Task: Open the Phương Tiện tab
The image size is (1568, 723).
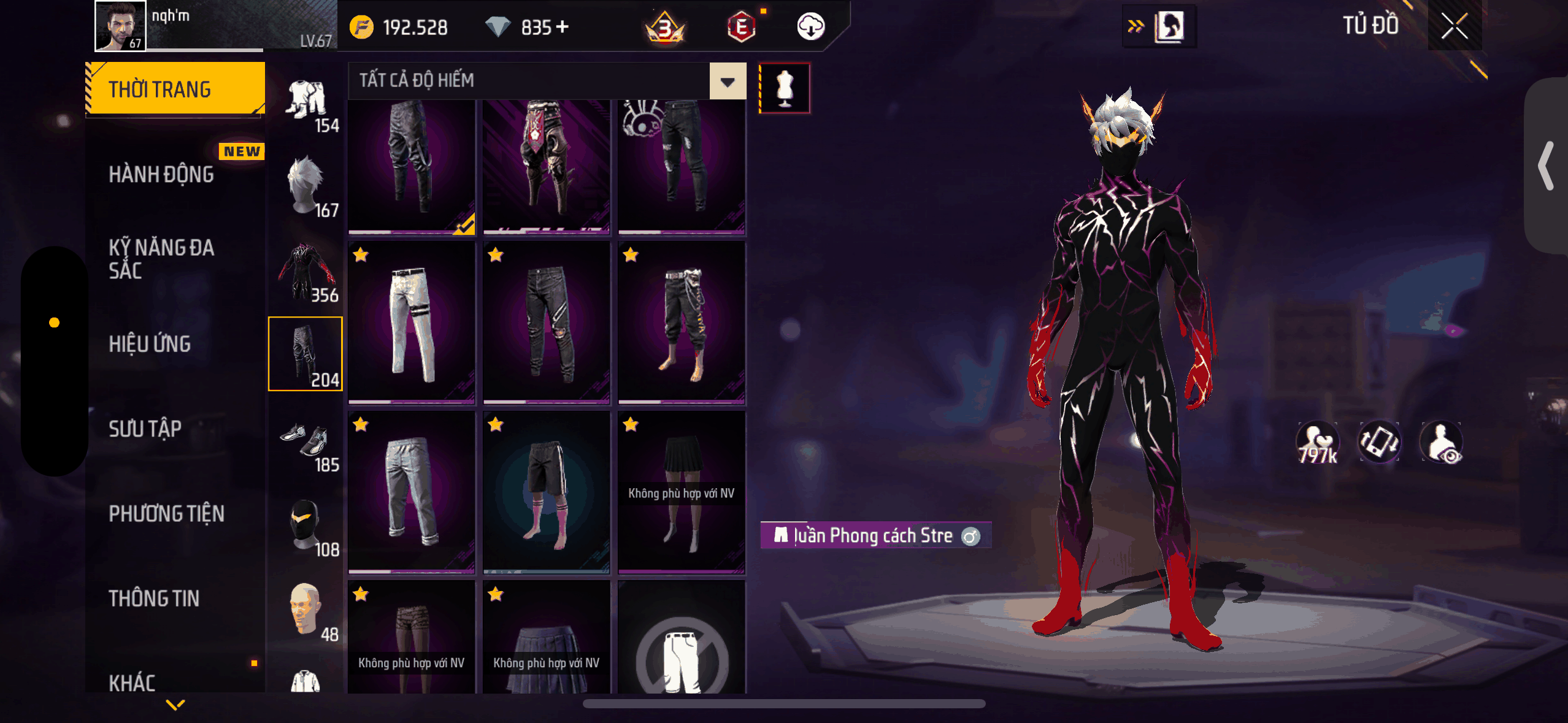Action: click(166, 513)
